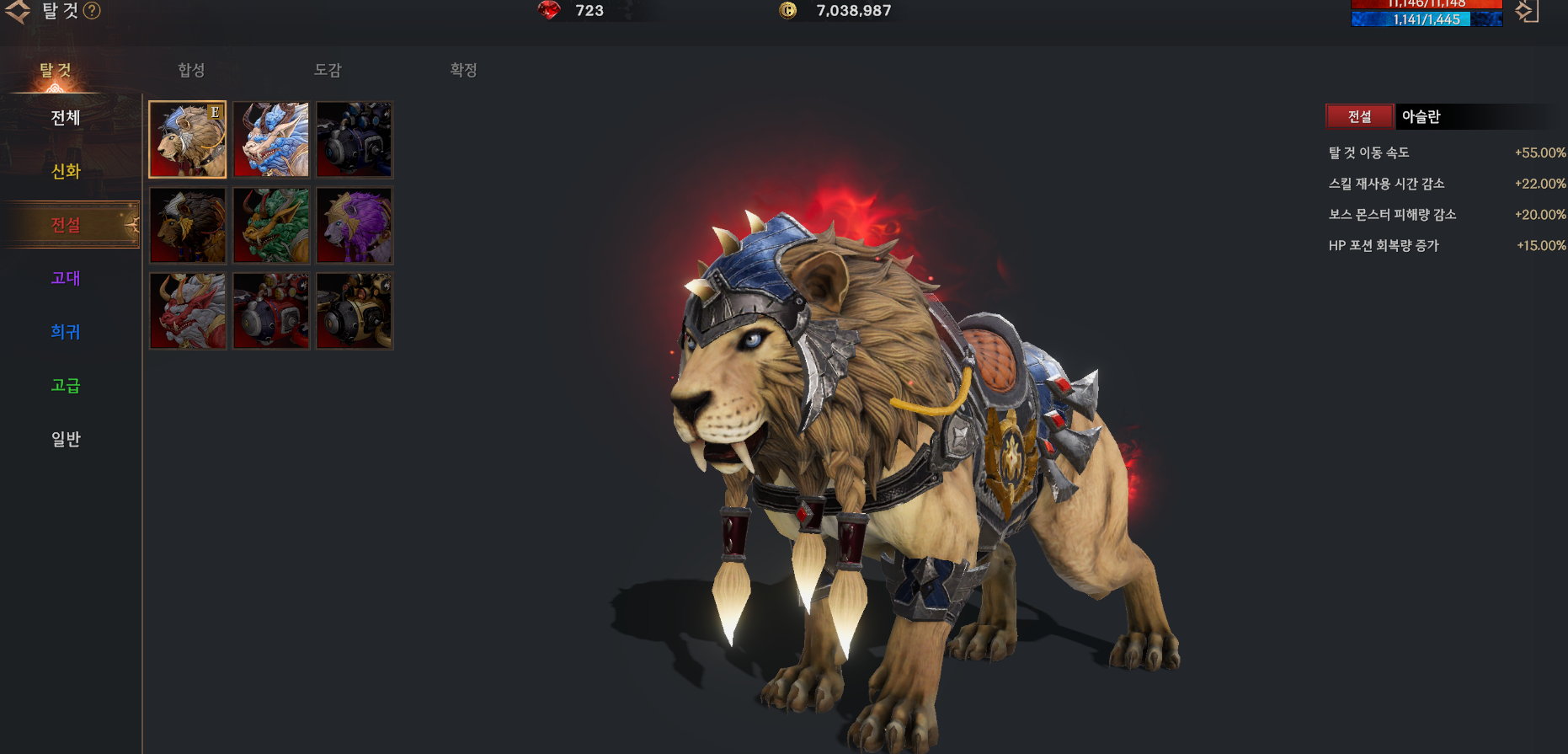Select the red dragon mount thumbnail

(188, 311)
